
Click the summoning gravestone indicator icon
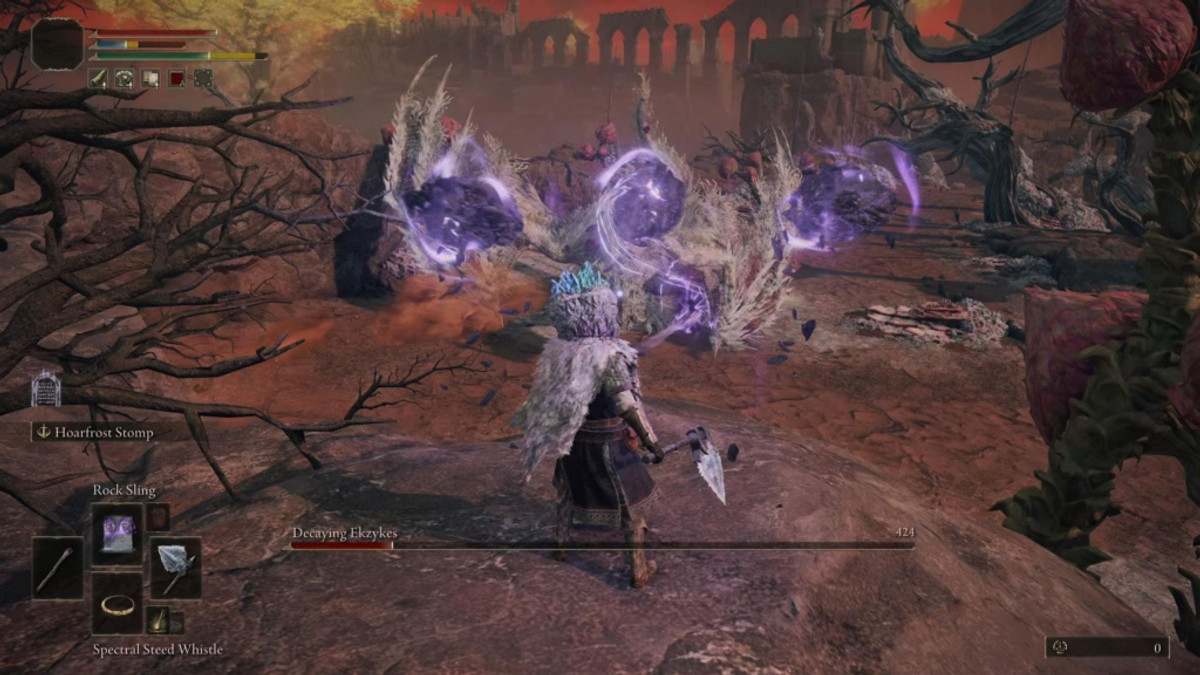tap(46, 390)
